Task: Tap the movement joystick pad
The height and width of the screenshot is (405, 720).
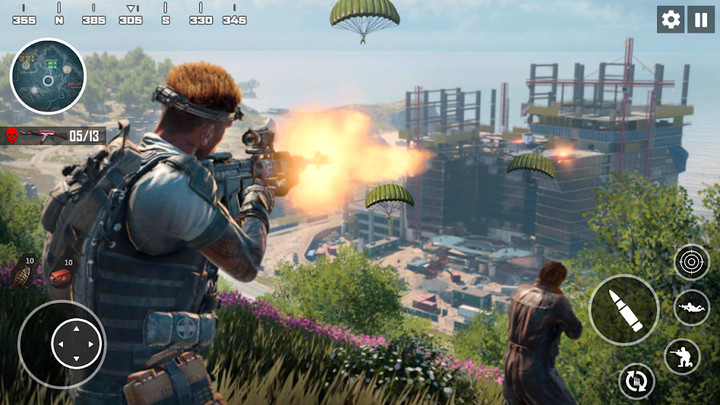Action: coord(61,344)
